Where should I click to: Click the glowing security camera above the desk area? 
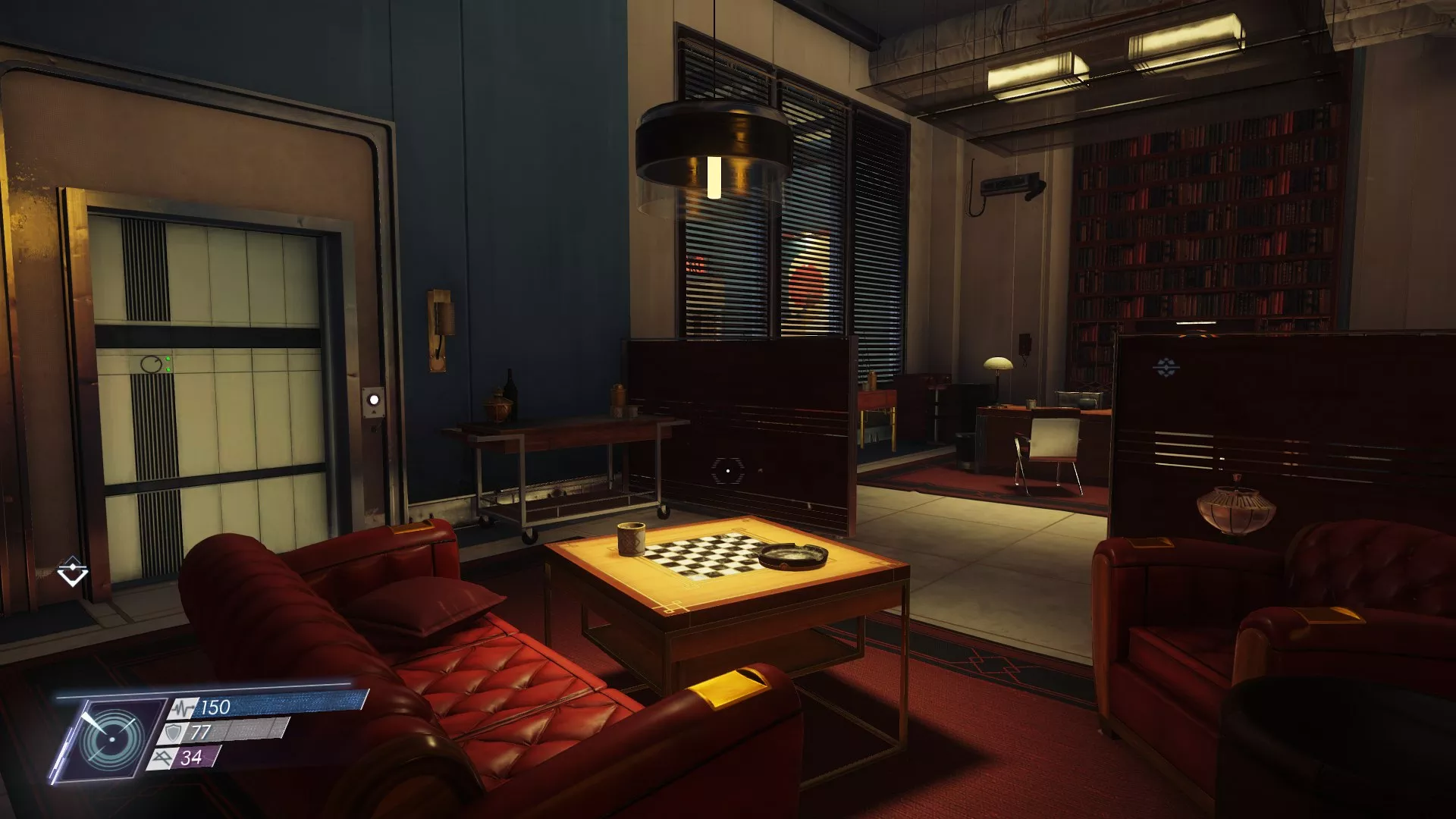(1009, 184)
